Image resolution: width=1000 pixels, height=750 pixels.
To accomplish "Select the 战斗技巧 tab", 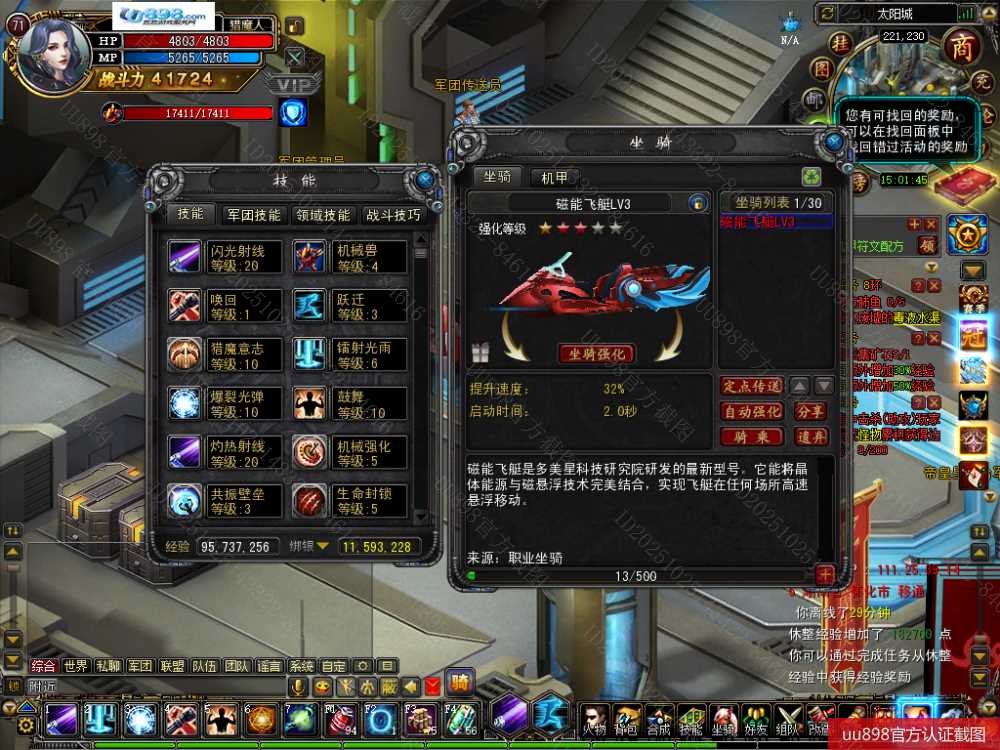I will click(x=393, y=214).
